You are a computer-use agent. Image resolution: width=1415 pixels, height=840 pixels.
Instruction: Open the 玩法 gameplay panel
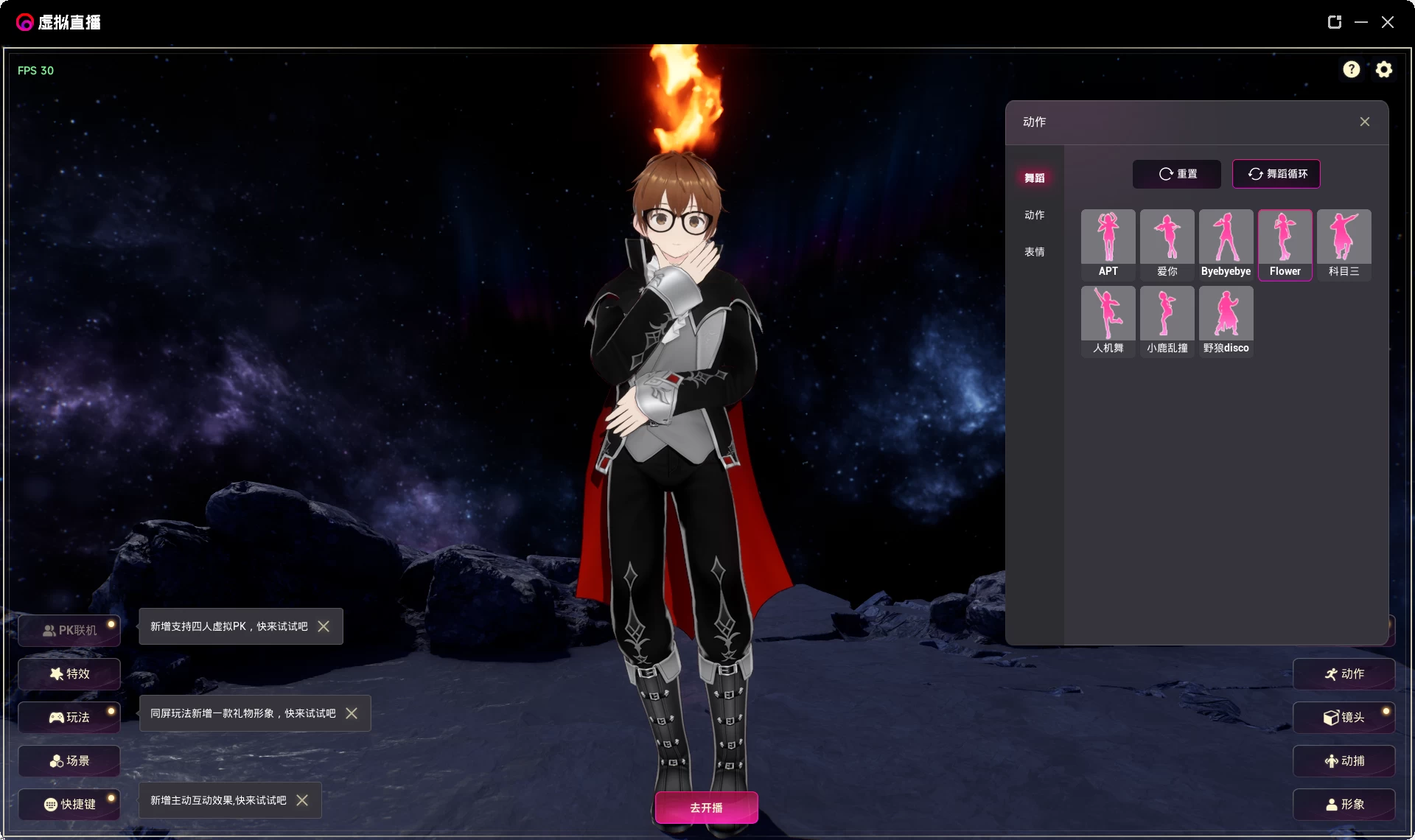pos(69,717)
